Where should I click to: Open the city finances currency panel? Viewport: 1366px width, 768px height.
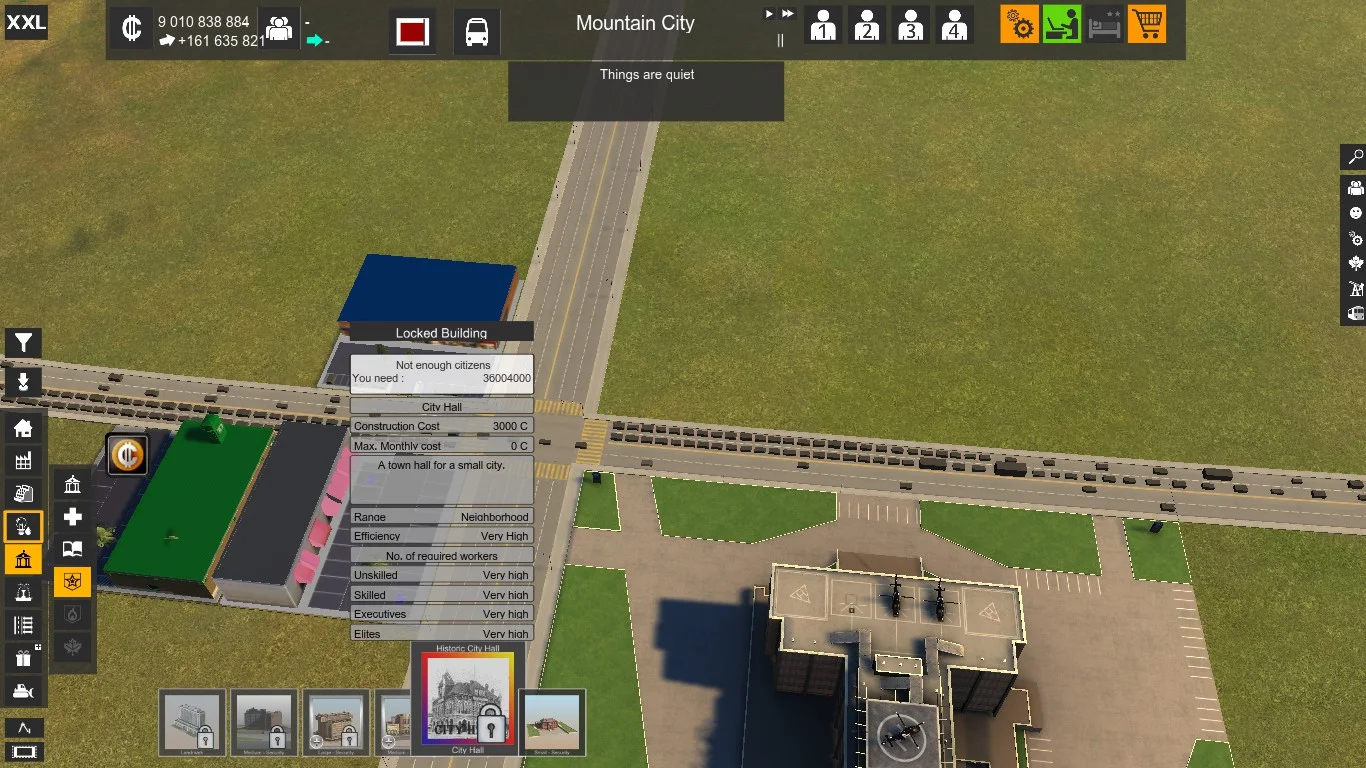click(131, 29)
